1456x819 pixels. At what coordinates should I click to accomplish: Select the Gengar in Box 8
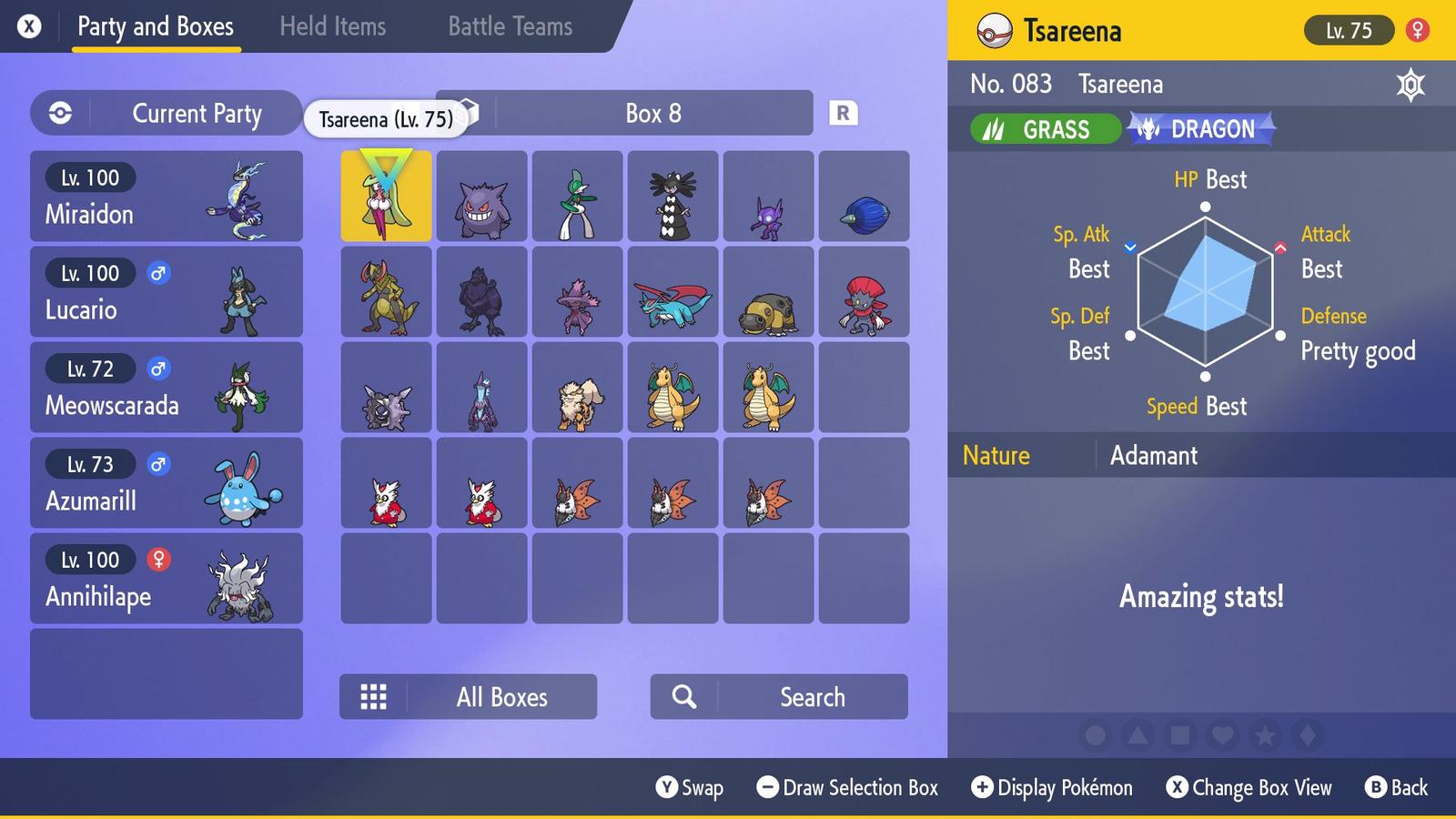[x=481, y=196]
